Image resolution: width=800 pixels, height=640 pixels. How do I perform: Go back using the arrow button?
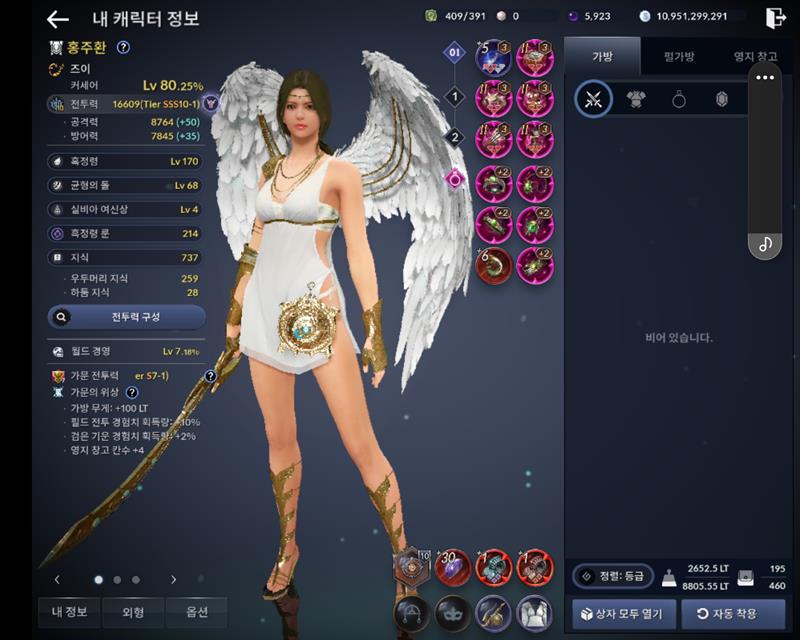click(x=58, y=19)
